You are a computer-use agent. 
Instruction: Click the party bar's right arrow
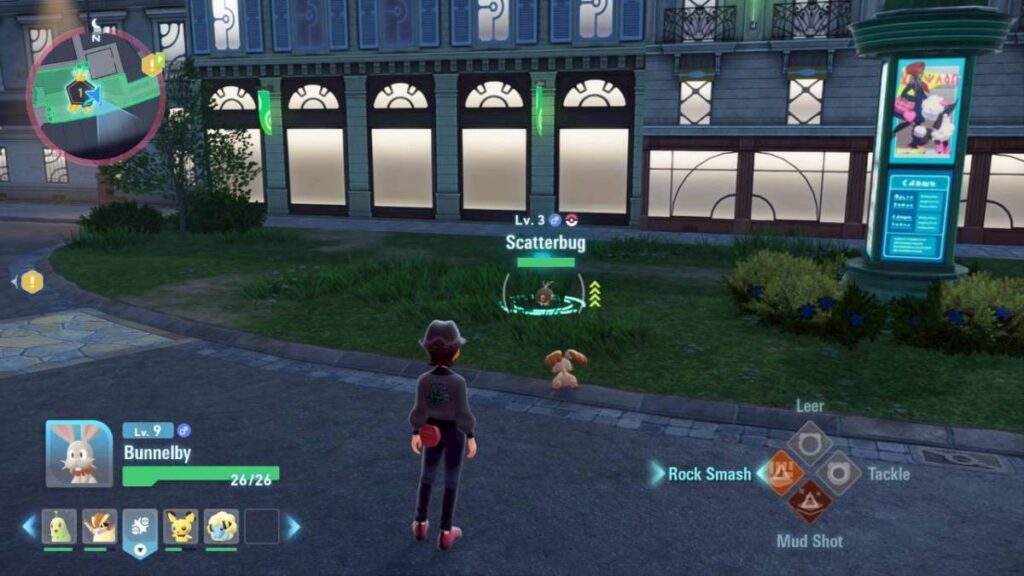pyautogui.click(x=293, y=526)
